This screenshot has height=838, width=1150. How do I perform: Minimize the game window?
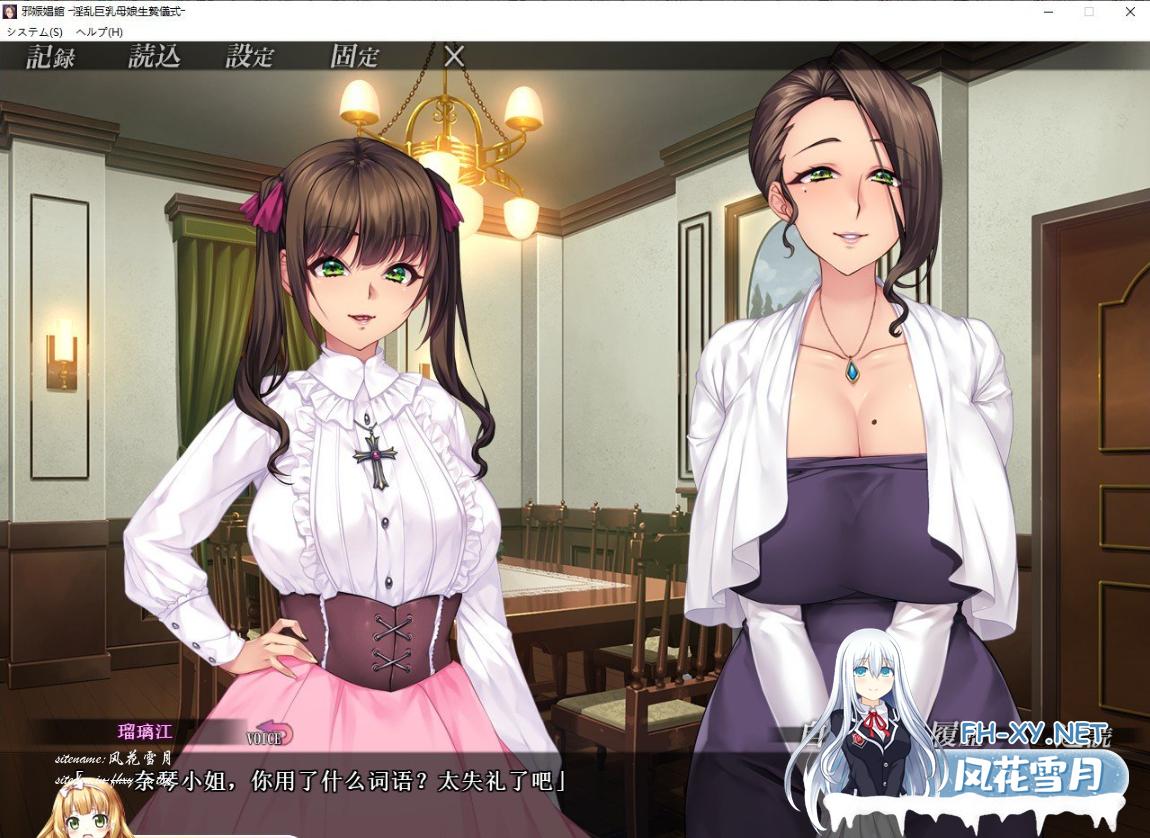1048,11
